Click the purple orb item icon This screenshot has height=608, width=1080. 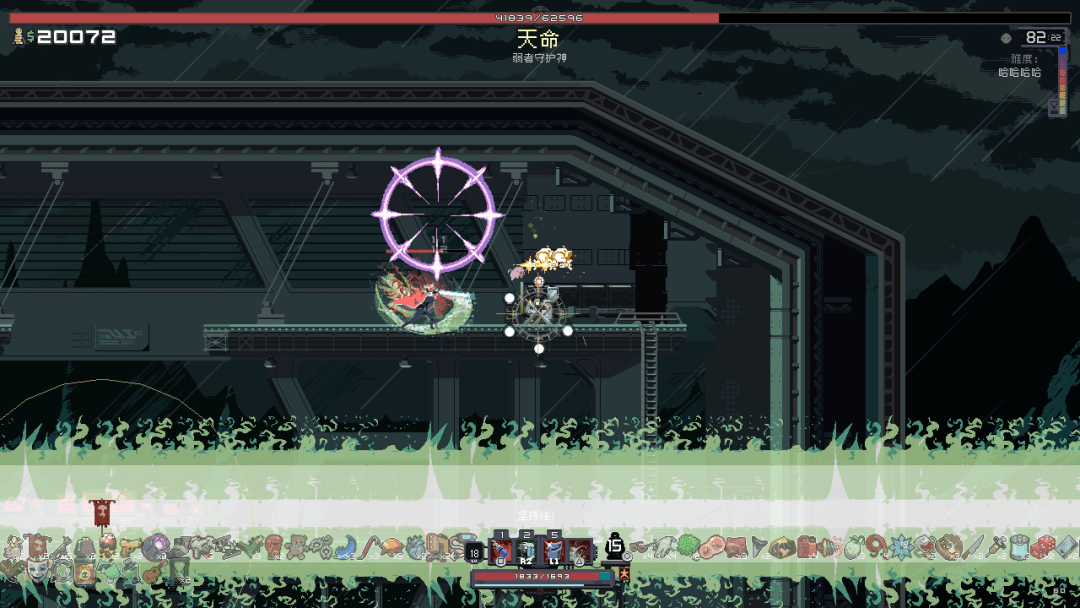pyautogui.click(x=156, y=546)
